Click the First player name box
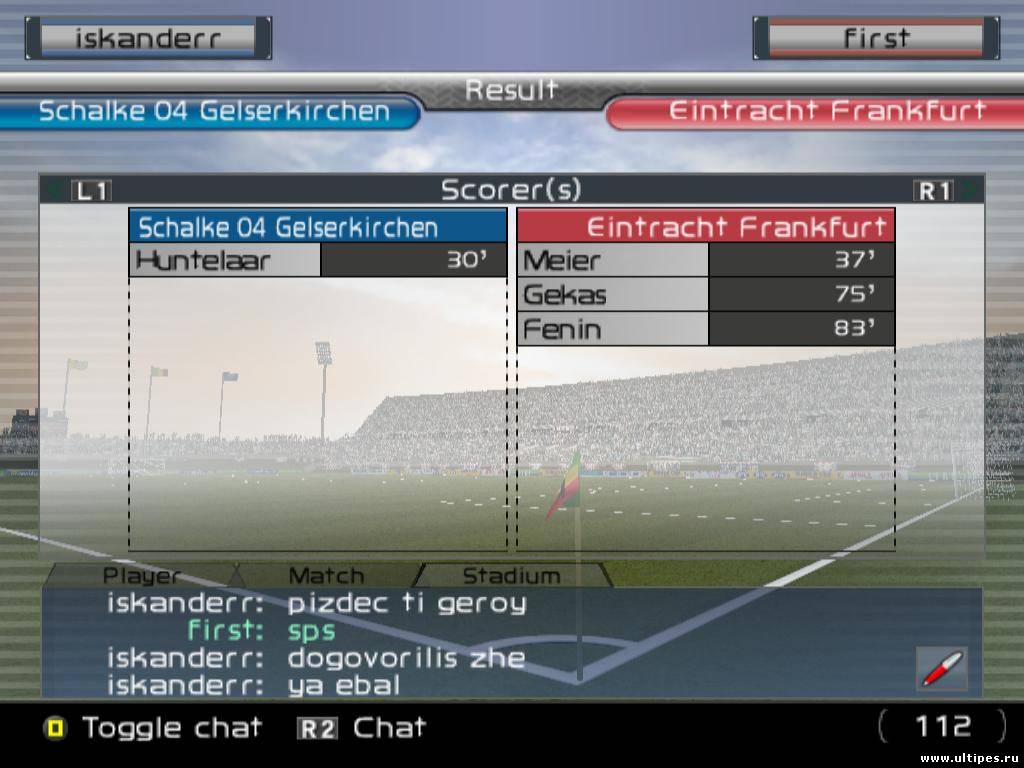This screenshot has height=768, width=1024. click(x=876, y=39)
